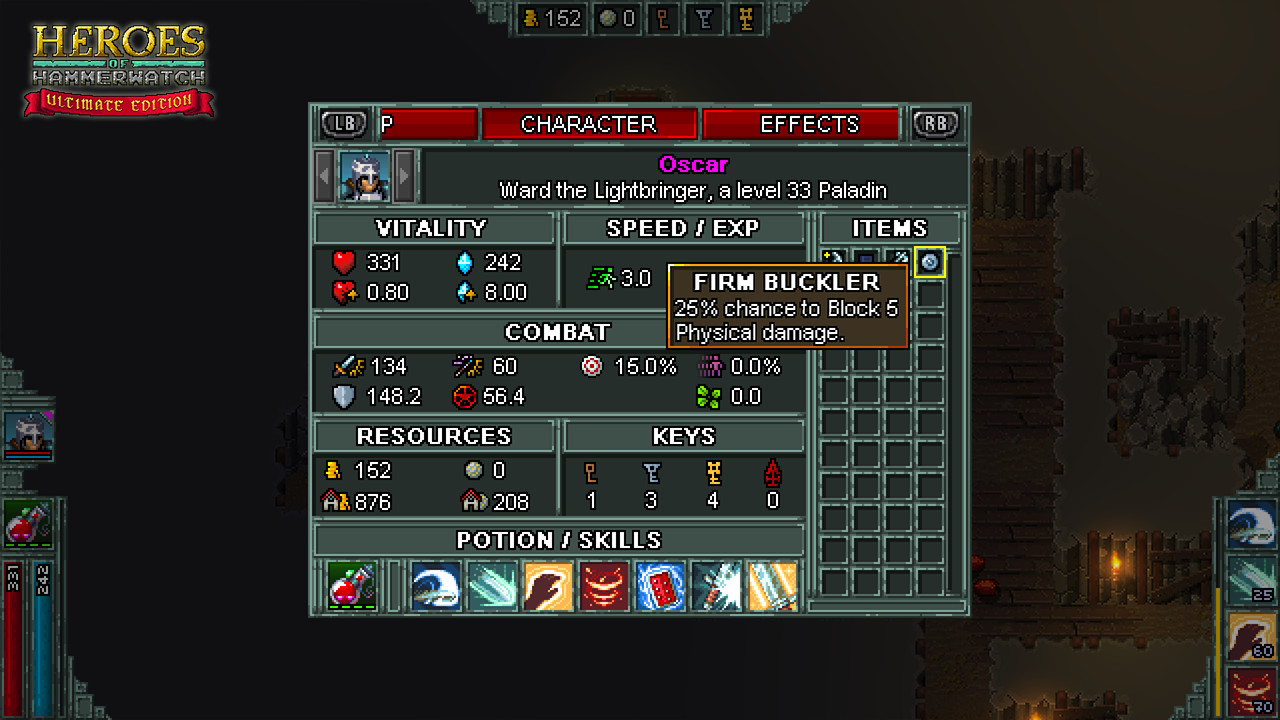
Task: Choose the green dash streak skill
Action: coord(493,586)
